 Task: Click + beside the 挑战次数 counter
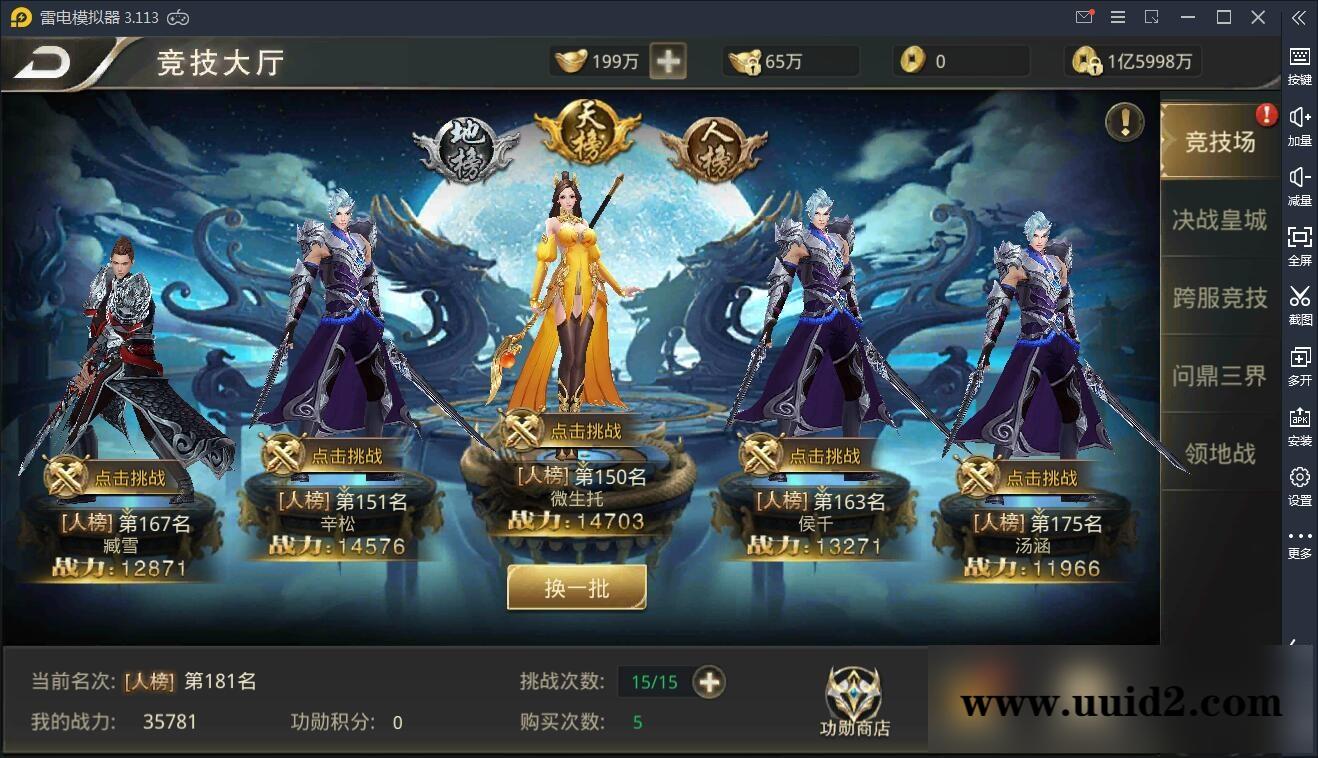point(709,682)
